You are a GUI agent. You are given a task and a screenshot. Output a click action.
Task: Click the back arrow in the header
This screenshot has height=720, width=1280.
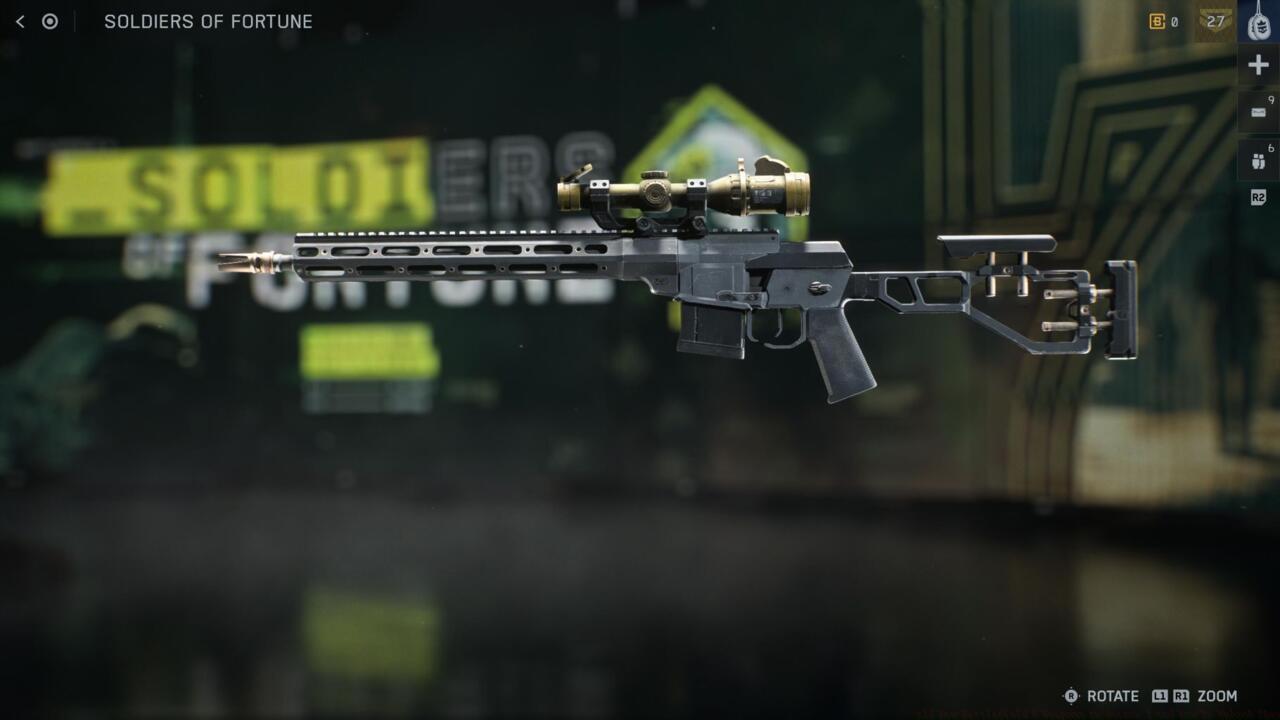coord(22,21)
